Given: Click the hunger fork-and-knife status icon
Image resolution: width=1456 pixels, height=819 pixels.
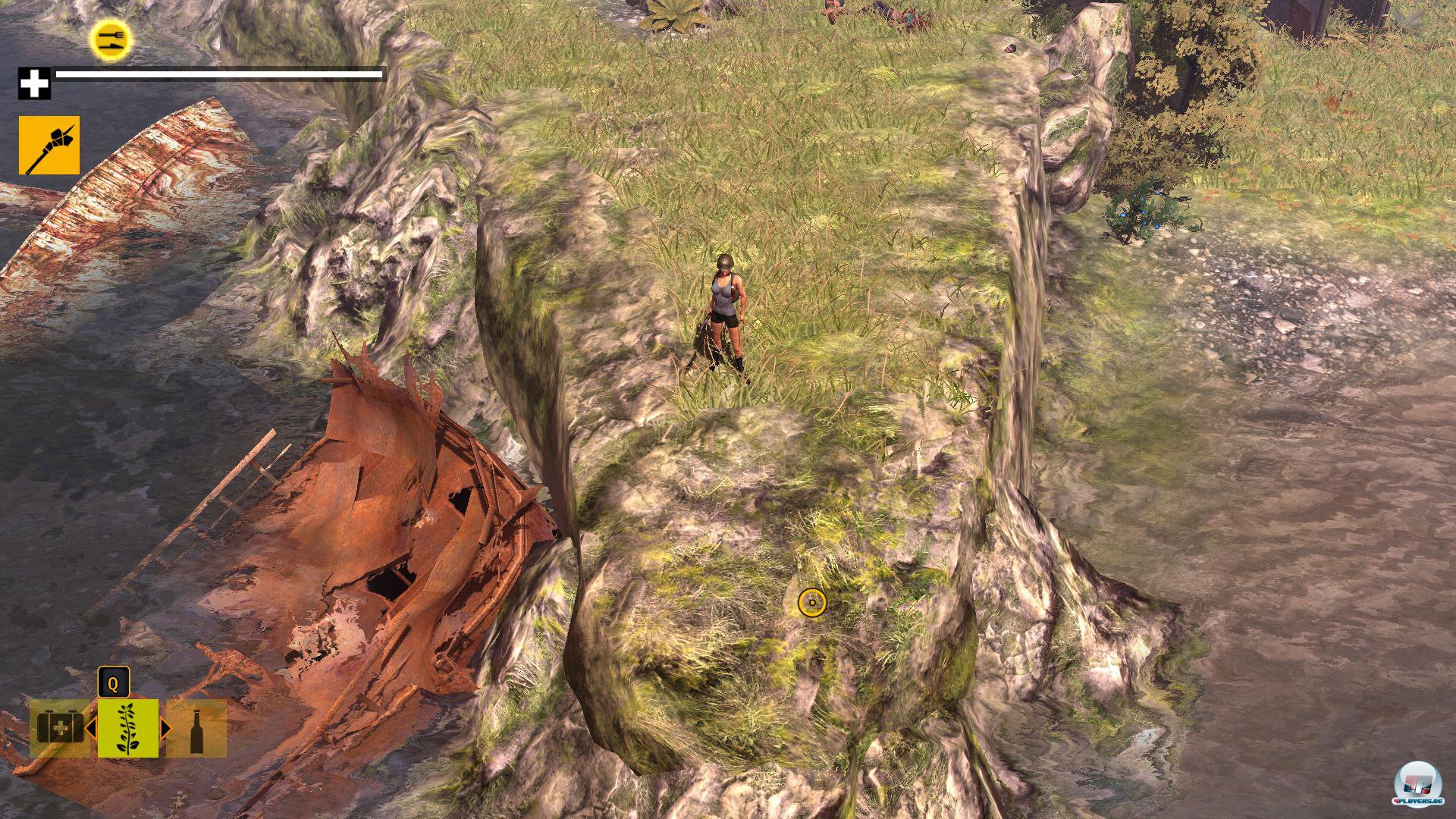Looking at the screenshot, I should pyautogui.click(x=111, y=39).
